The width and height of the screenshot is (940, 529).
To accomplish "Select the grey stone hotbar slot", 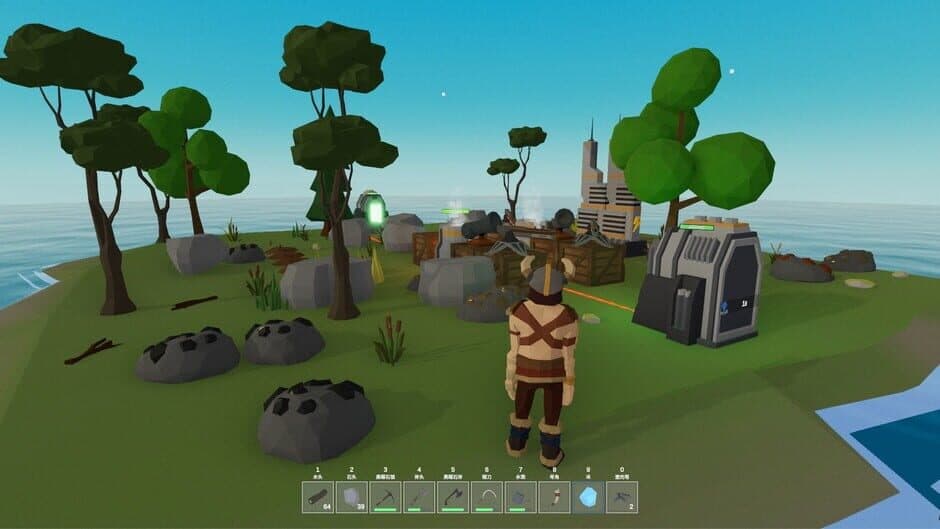I will [x=352, y=497].
